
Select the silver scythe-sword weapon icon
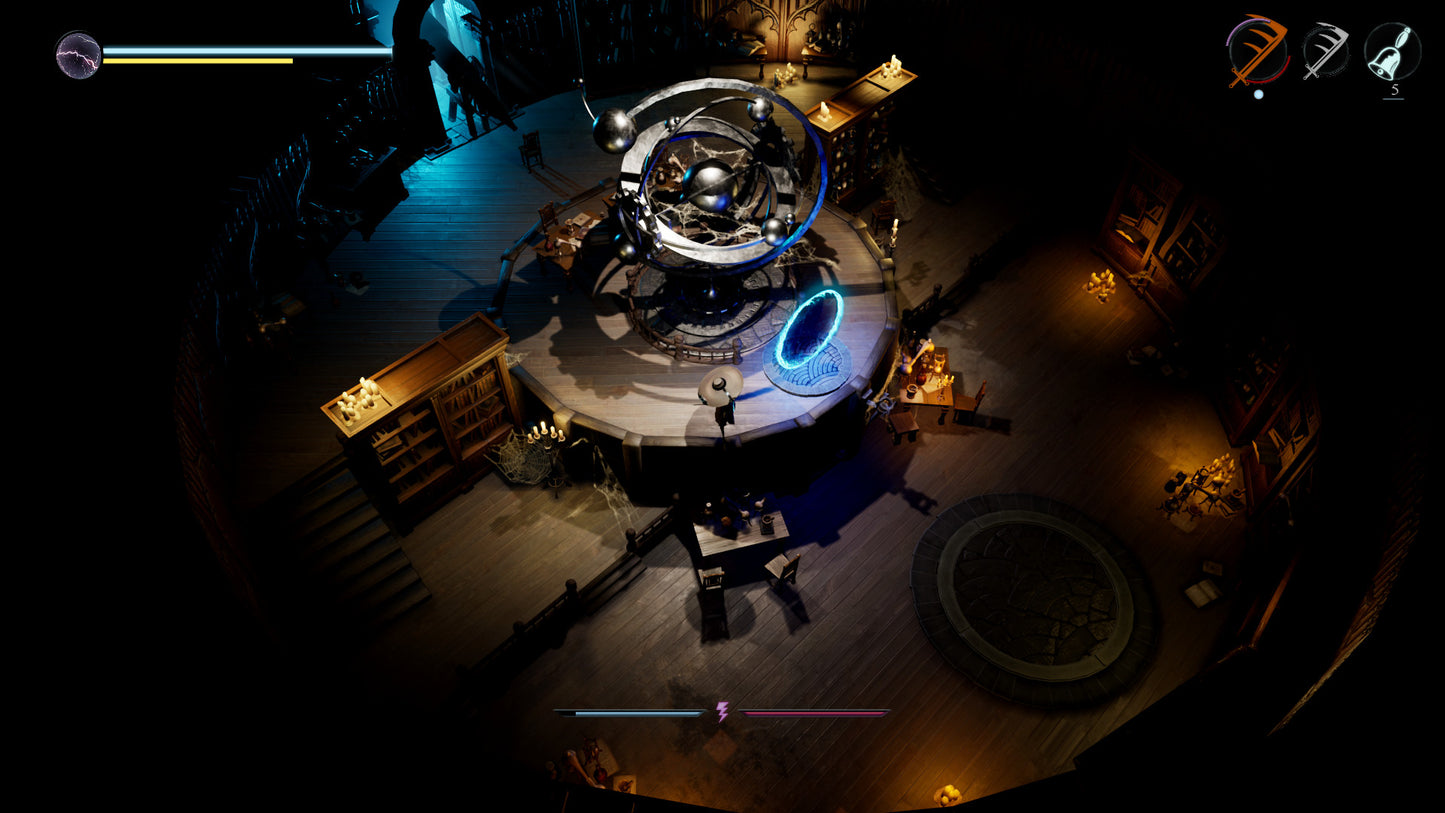point(1326,49)
